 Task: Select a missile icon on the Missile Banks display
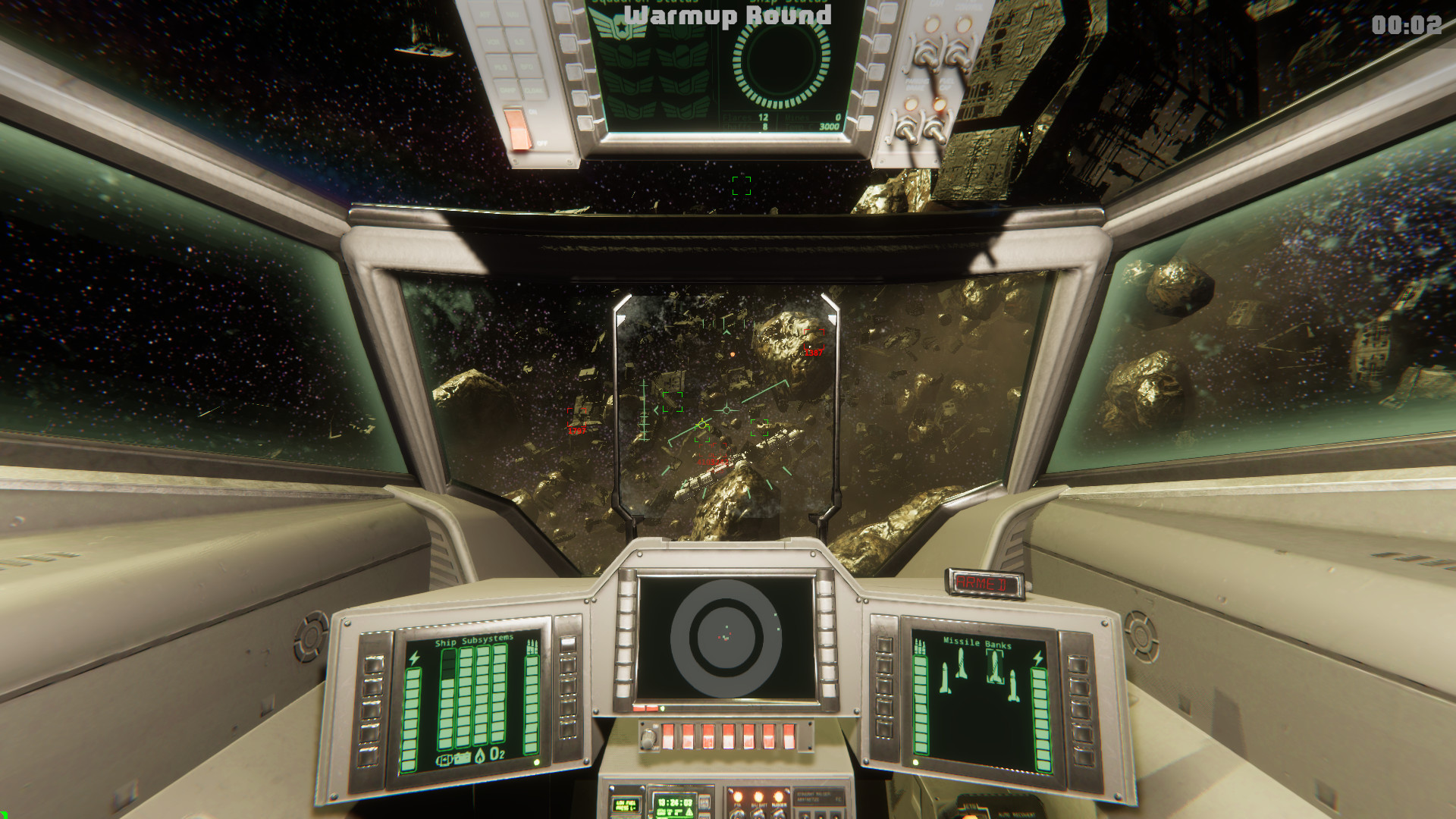(x=995, y=666)
